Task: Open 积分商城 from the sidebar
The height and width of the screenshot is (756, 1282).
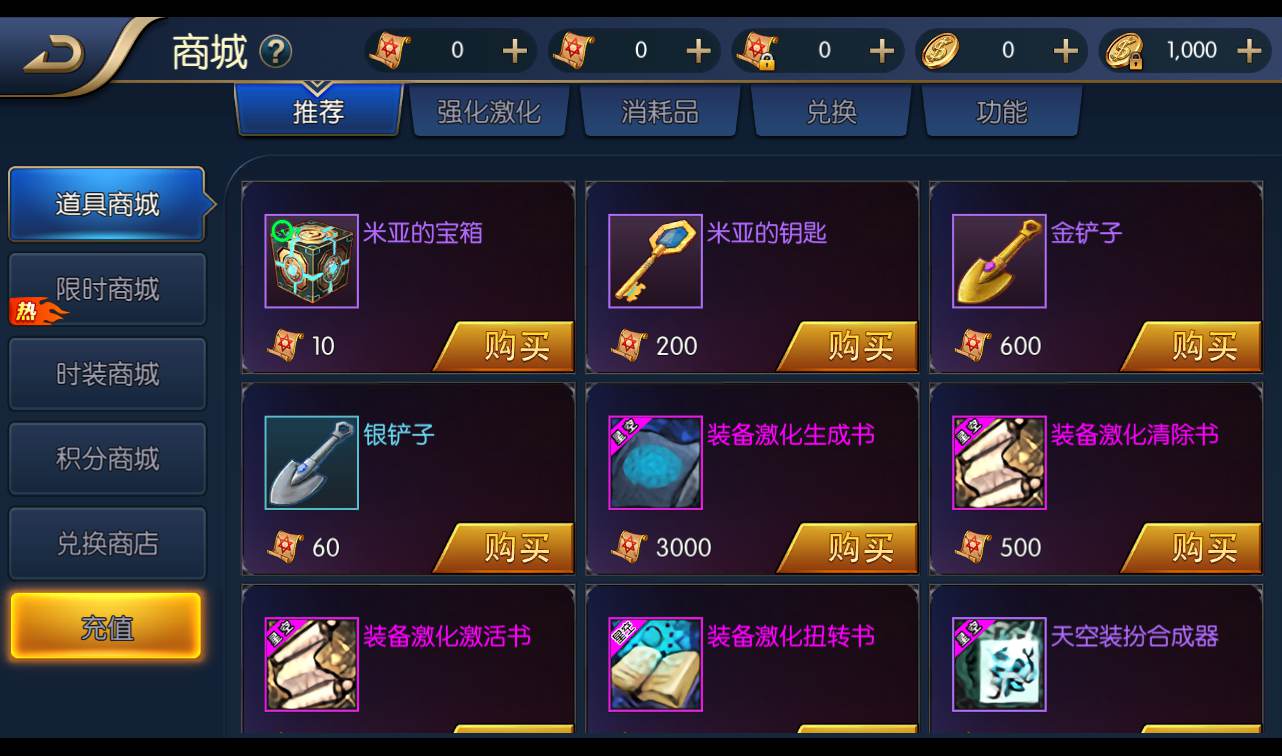Action: pyautogui.click(x=107, y=458)
